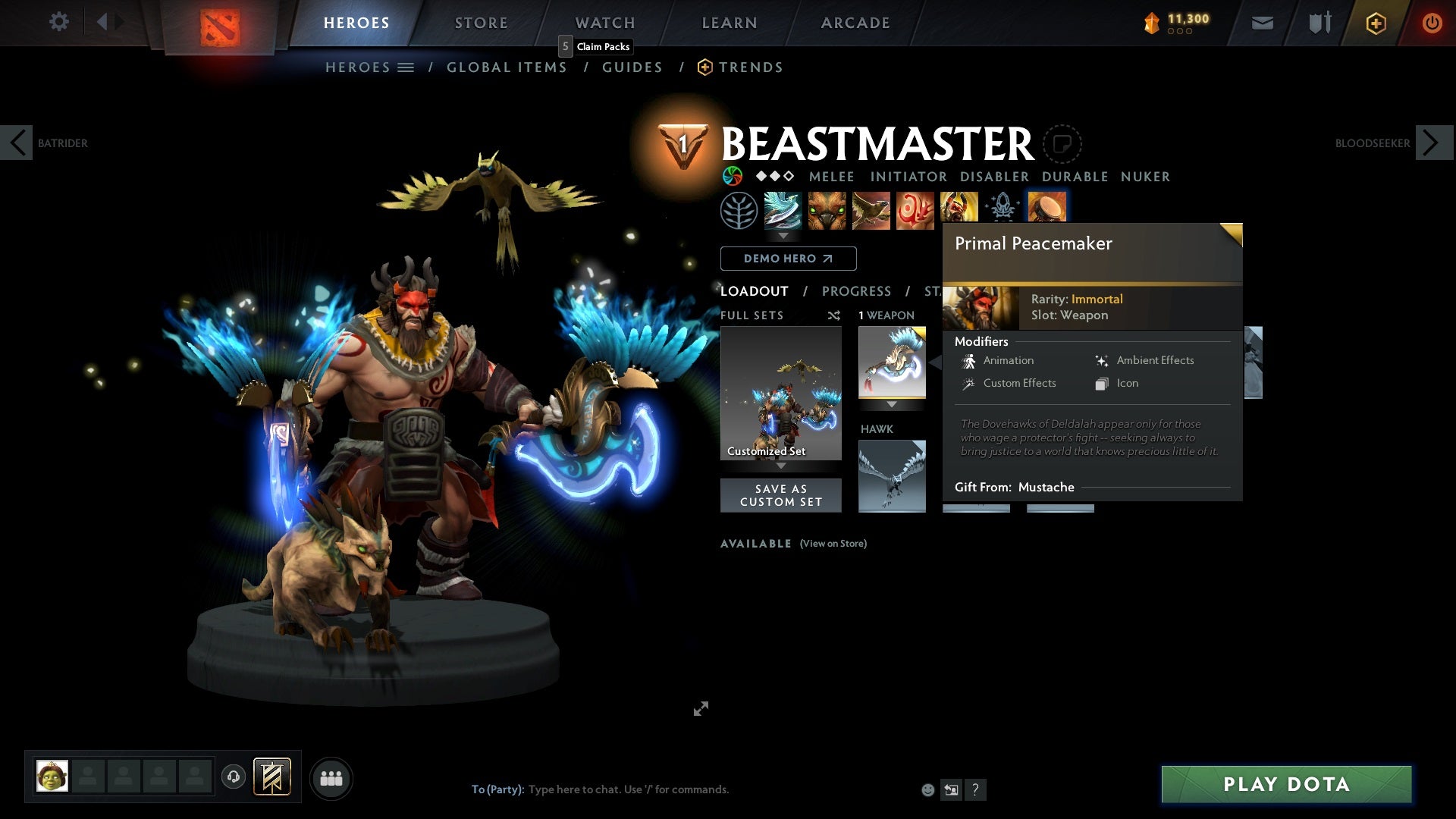Switch to the PROGRESS tab
Image resolution: width=1456 pixels, height=819 pixels.
pyautogui.click(x=857, y=291)
